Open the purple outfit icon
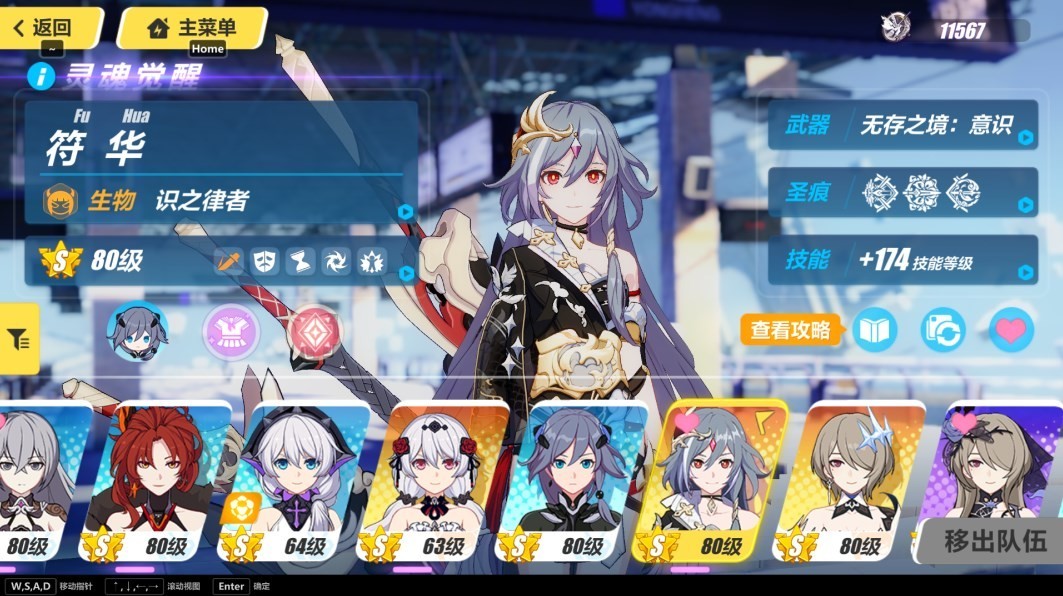 (231, 331)
